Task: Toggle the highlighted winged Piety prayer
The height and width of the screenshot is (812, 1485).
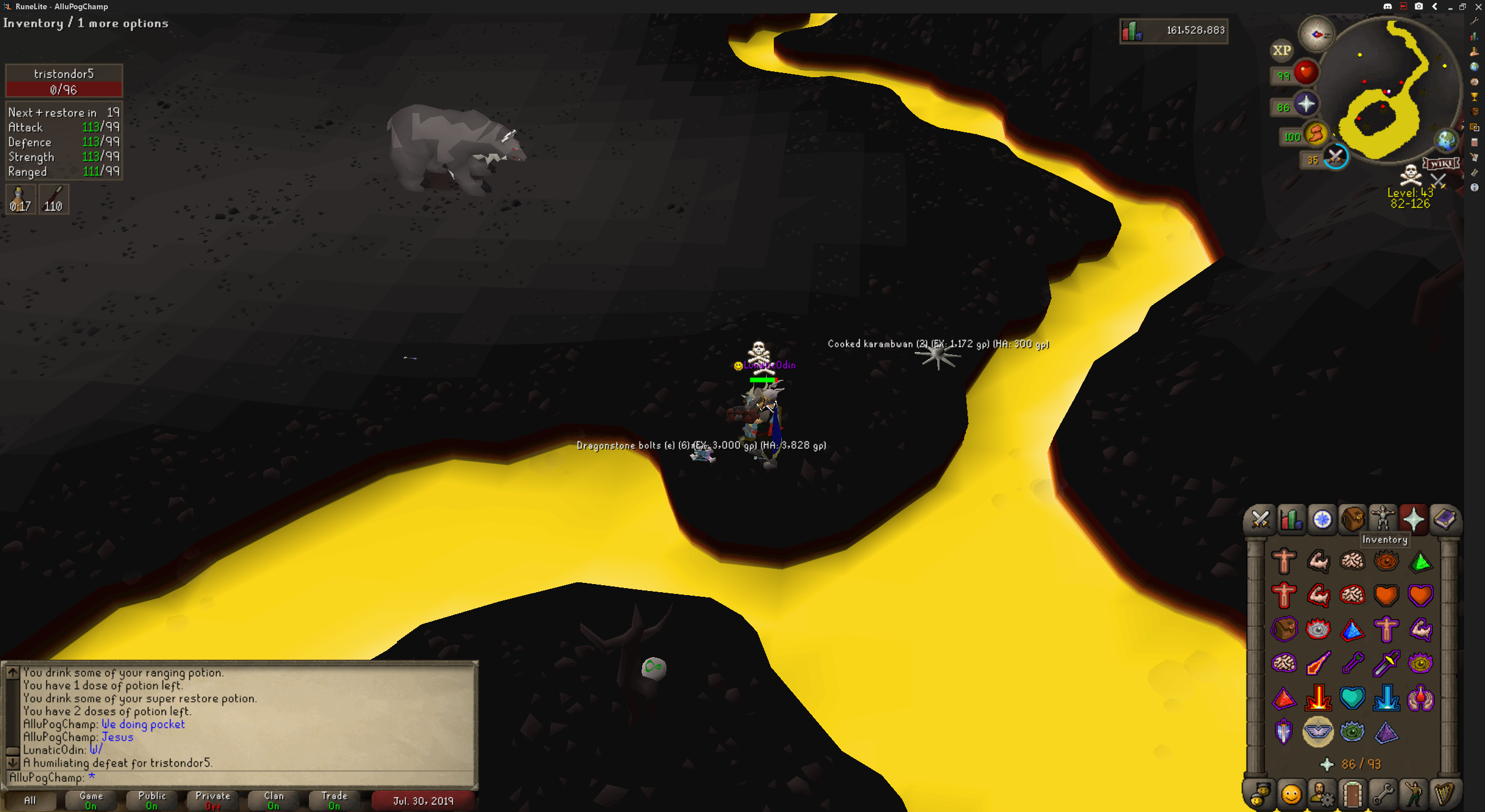Action: coord(1318,732)
